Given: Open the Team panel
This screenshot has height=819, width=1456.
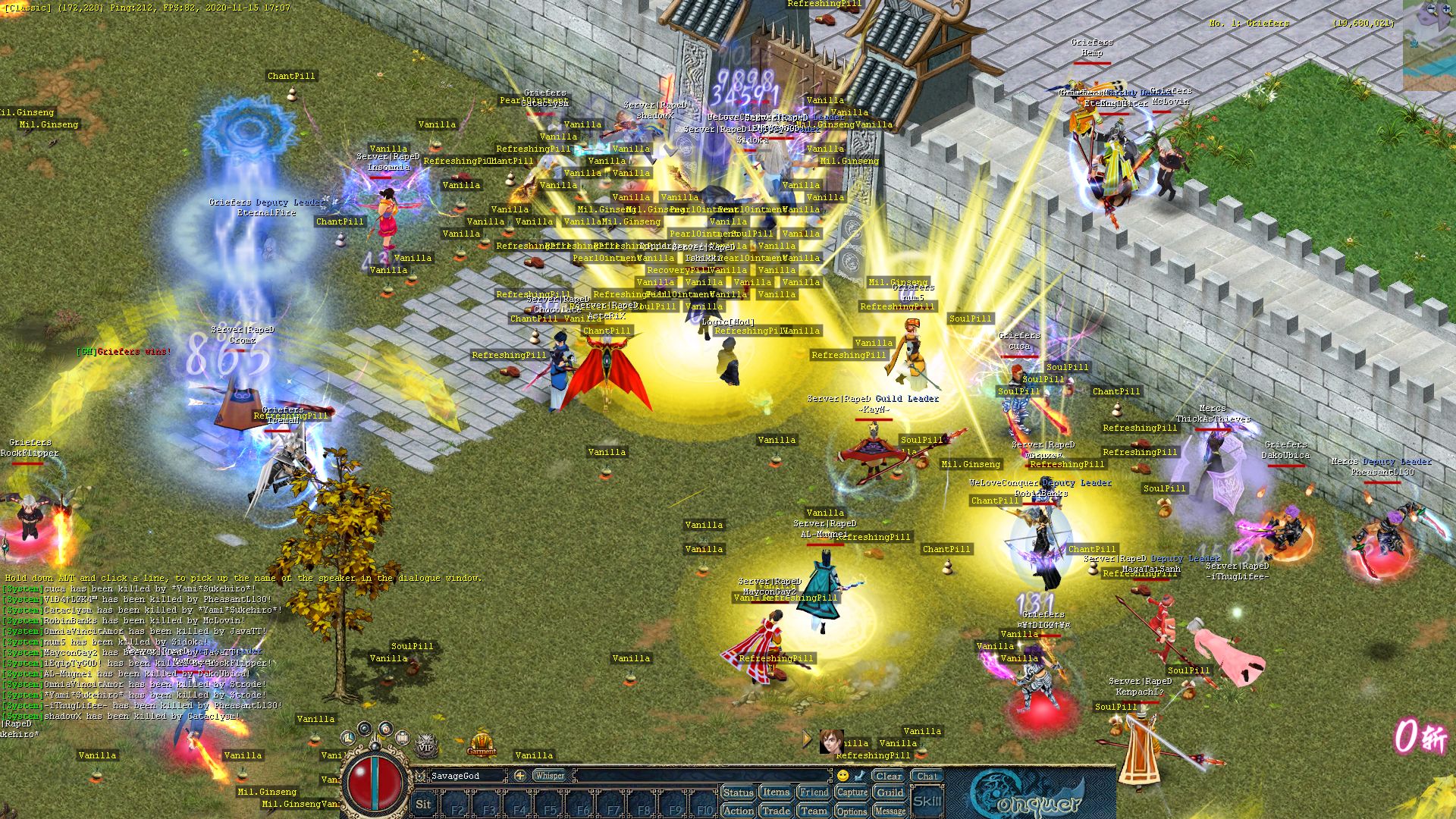Looking at the screenshot, I should [x=814, y=811].
